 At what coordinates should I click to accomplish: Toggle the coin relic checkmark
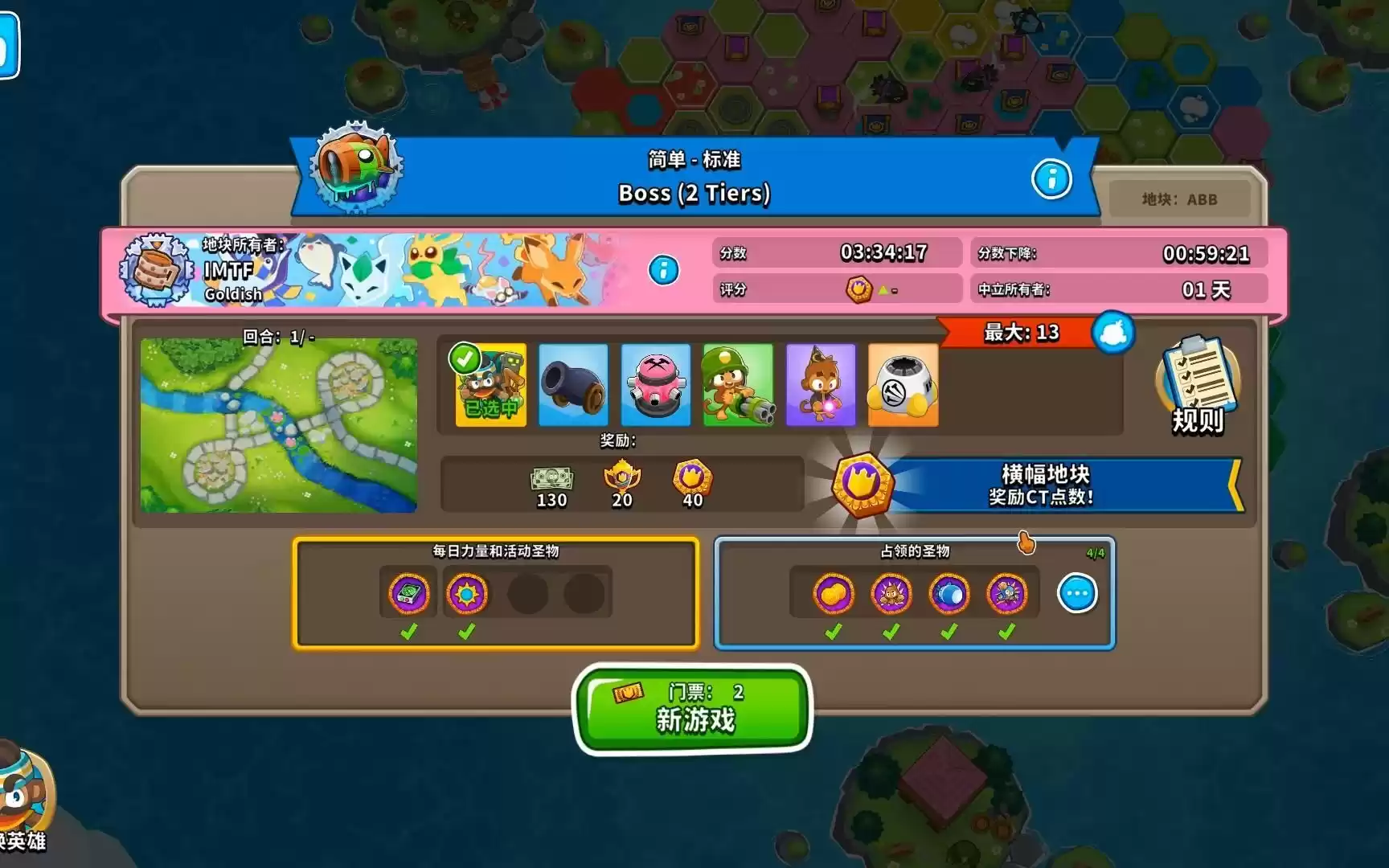(x=834, y=633)
